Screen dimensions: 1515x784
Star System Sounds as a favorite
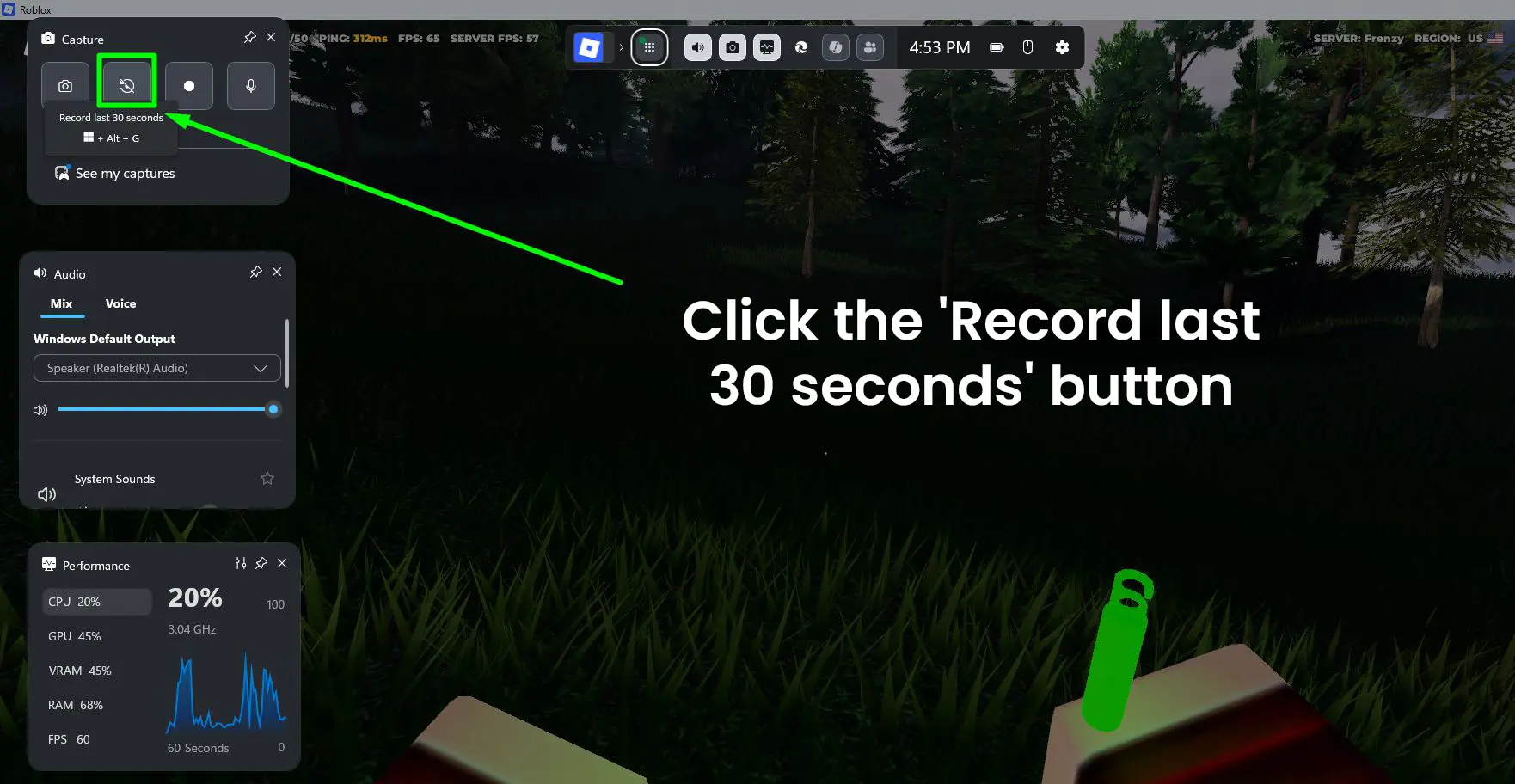267,478
